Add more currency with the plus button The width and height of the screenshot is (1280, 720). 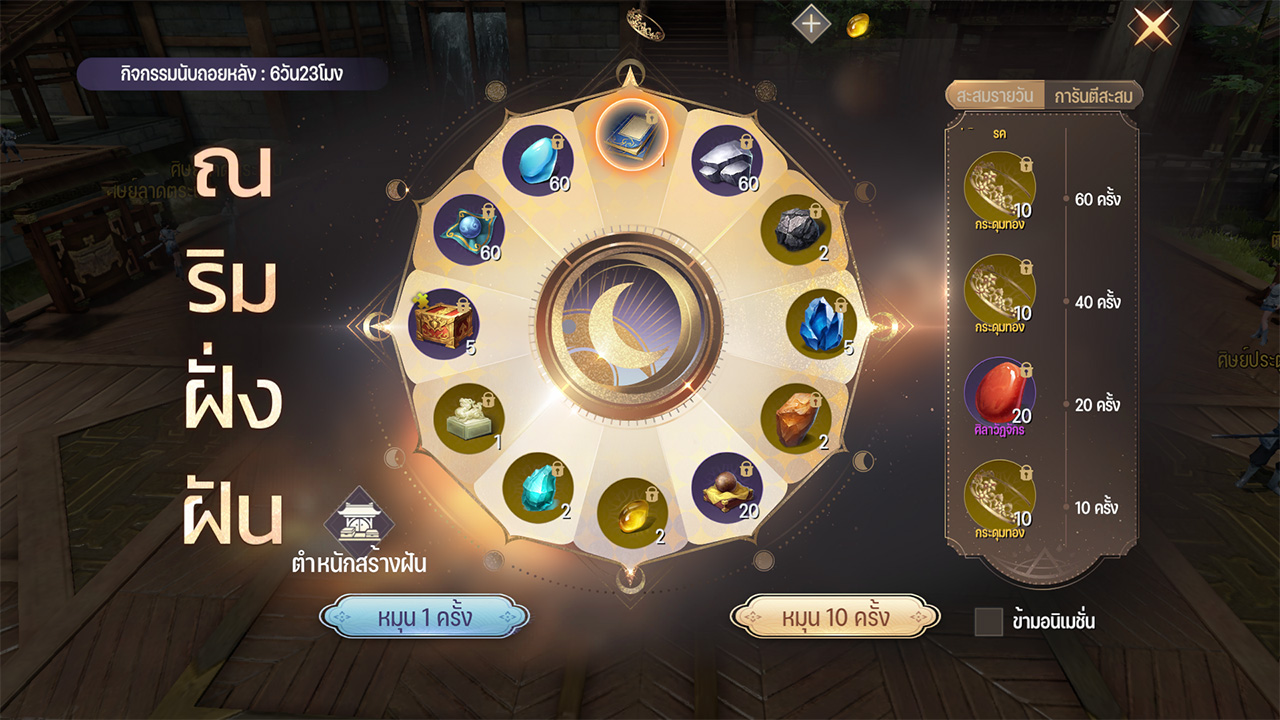(x=811, y=25)
